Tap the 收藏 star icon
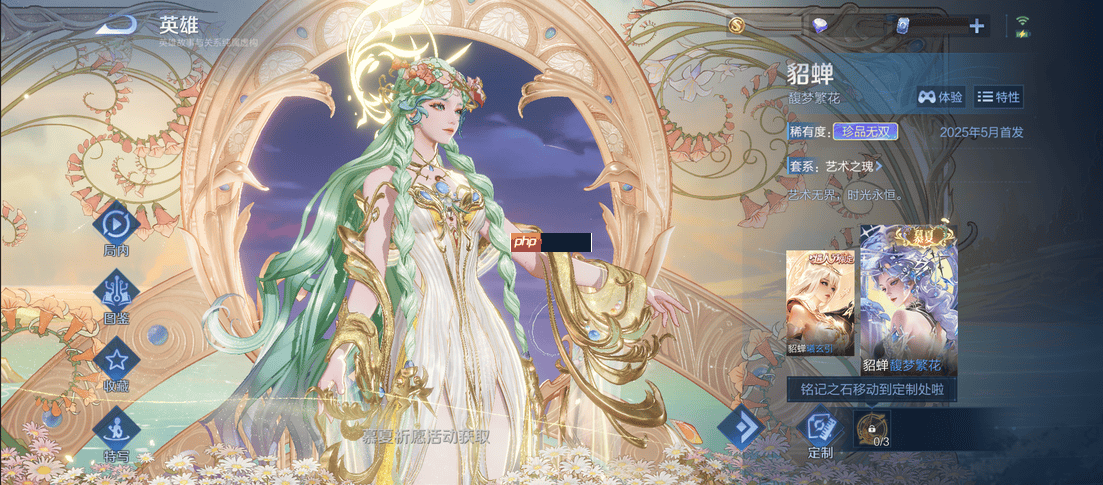1103x485 pixels. point(116,360)
